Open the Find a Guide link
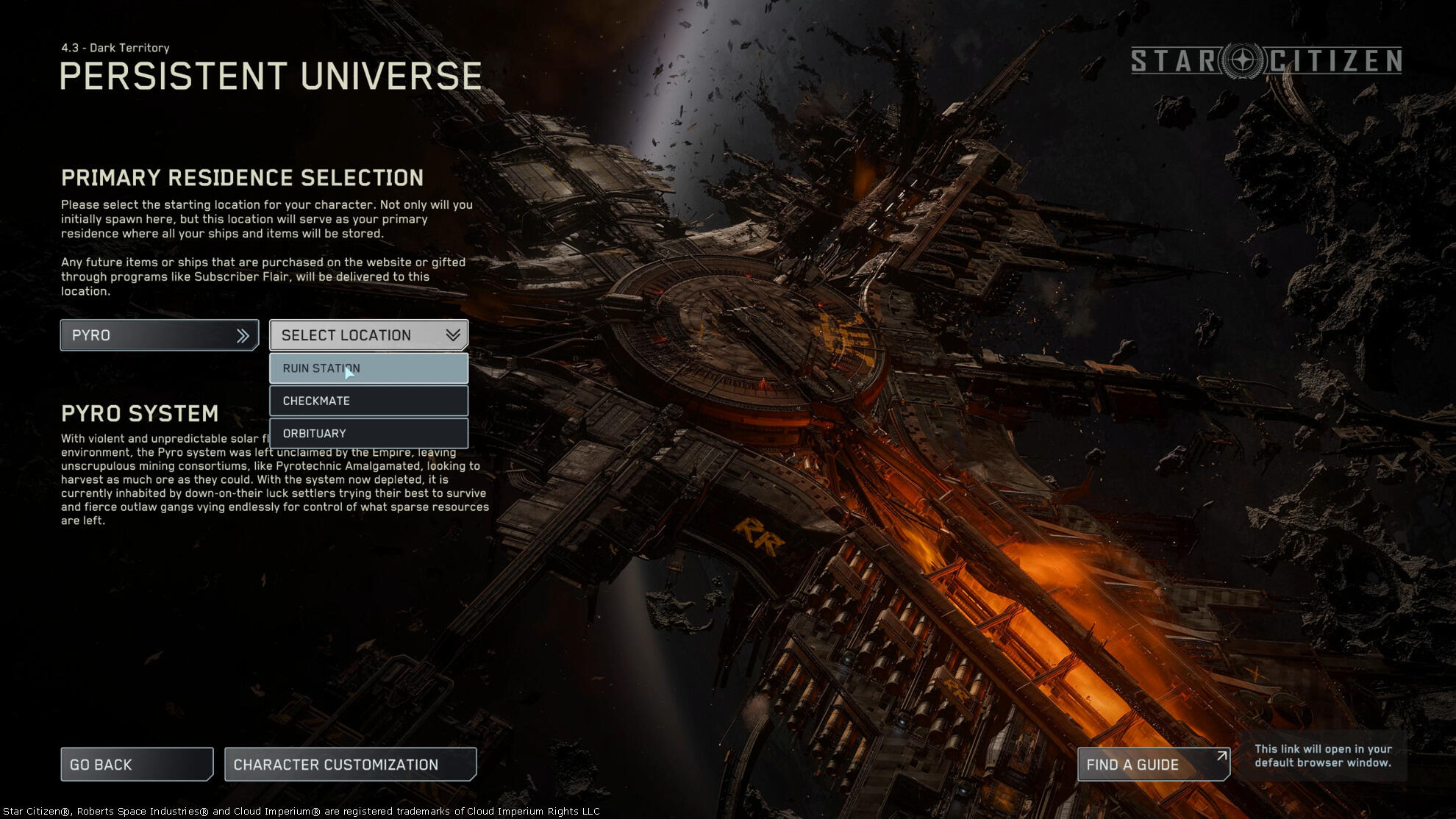The height and width of the screenshot is (819, 1456). coord(1153,765)
